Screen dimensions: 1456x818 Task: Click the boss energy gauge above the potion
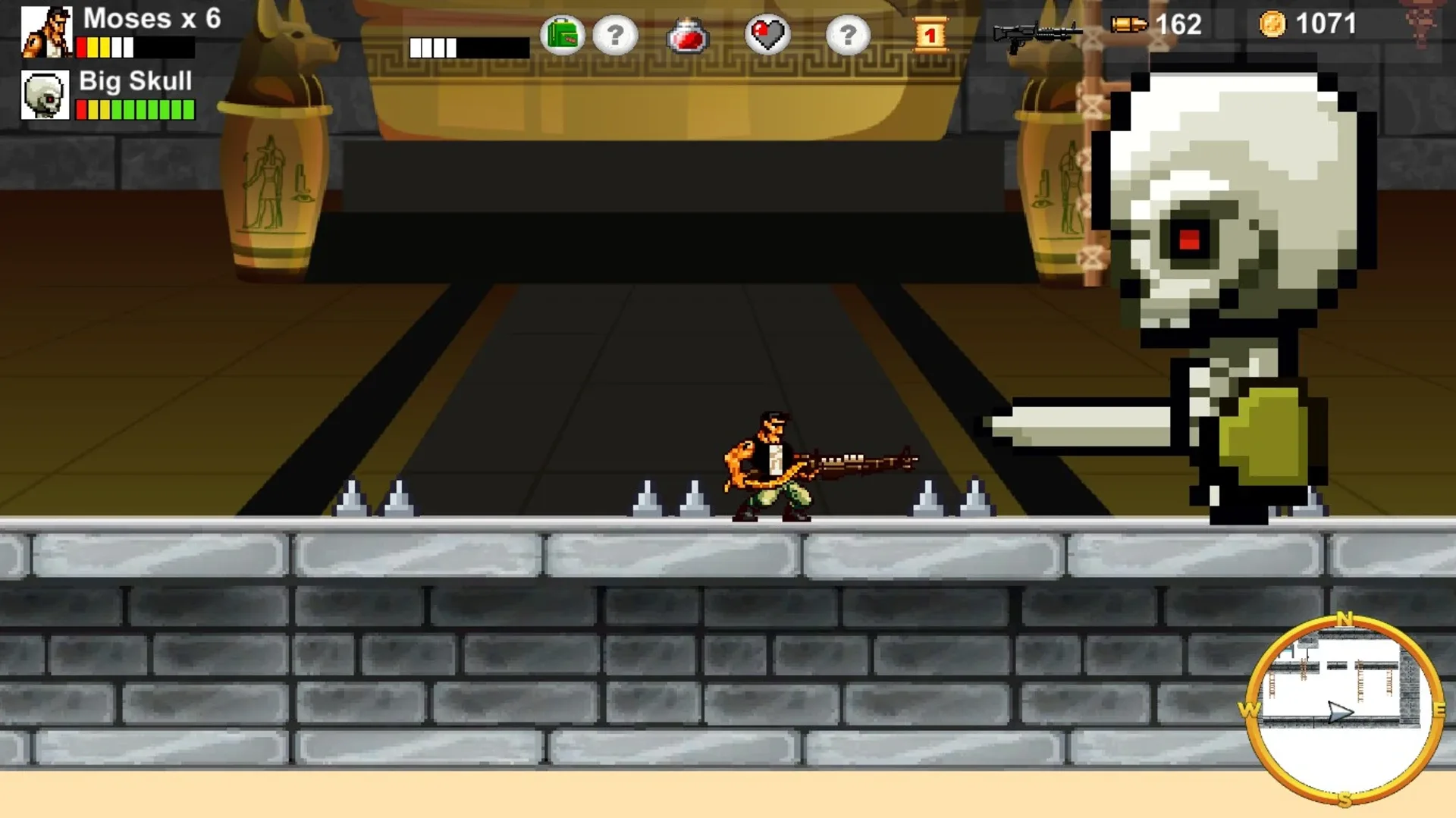[470, 47]
